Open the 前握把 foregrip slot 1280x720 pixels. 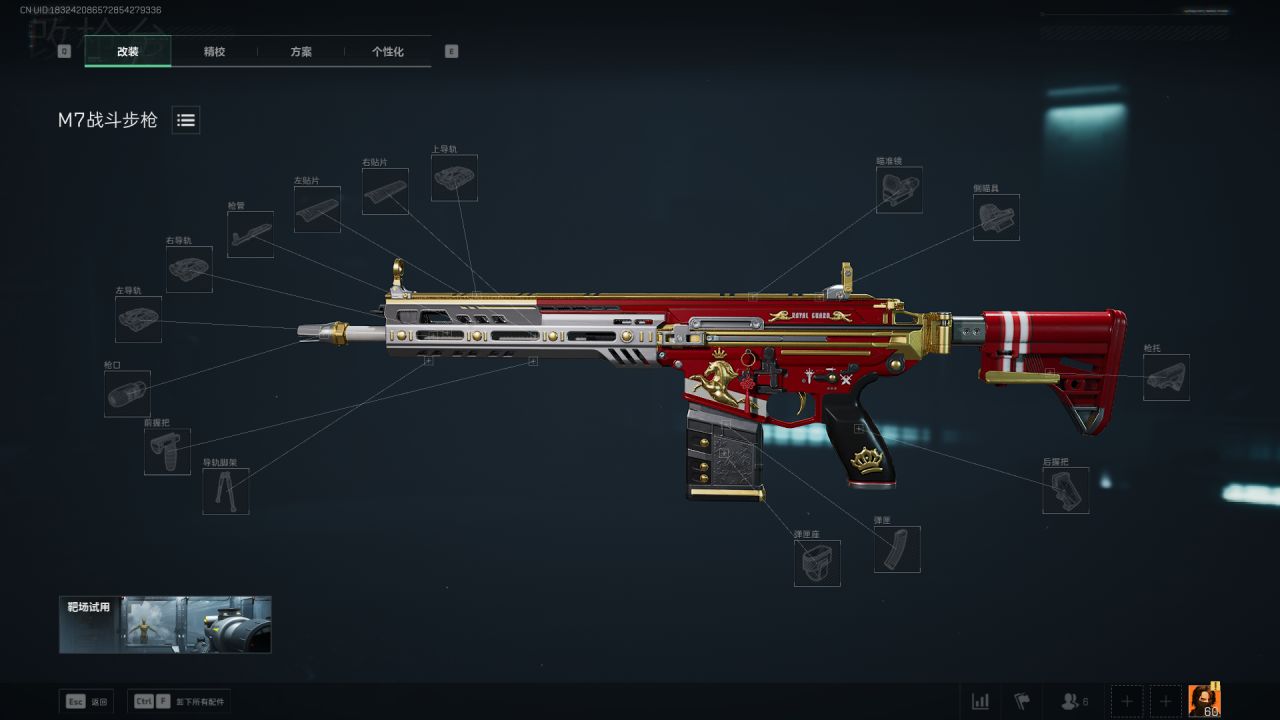coord(167,451)
